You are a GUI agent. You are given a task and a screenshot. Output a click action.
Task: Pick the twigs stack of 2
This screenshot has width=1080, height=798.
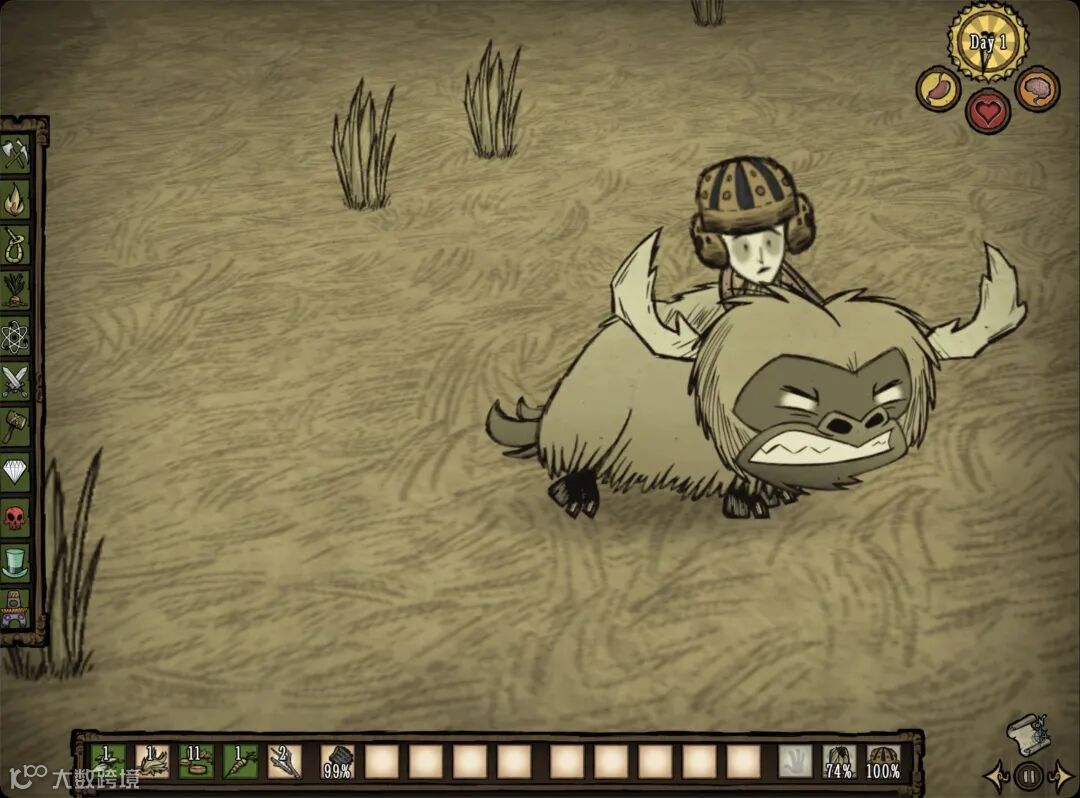click(284, 762)
